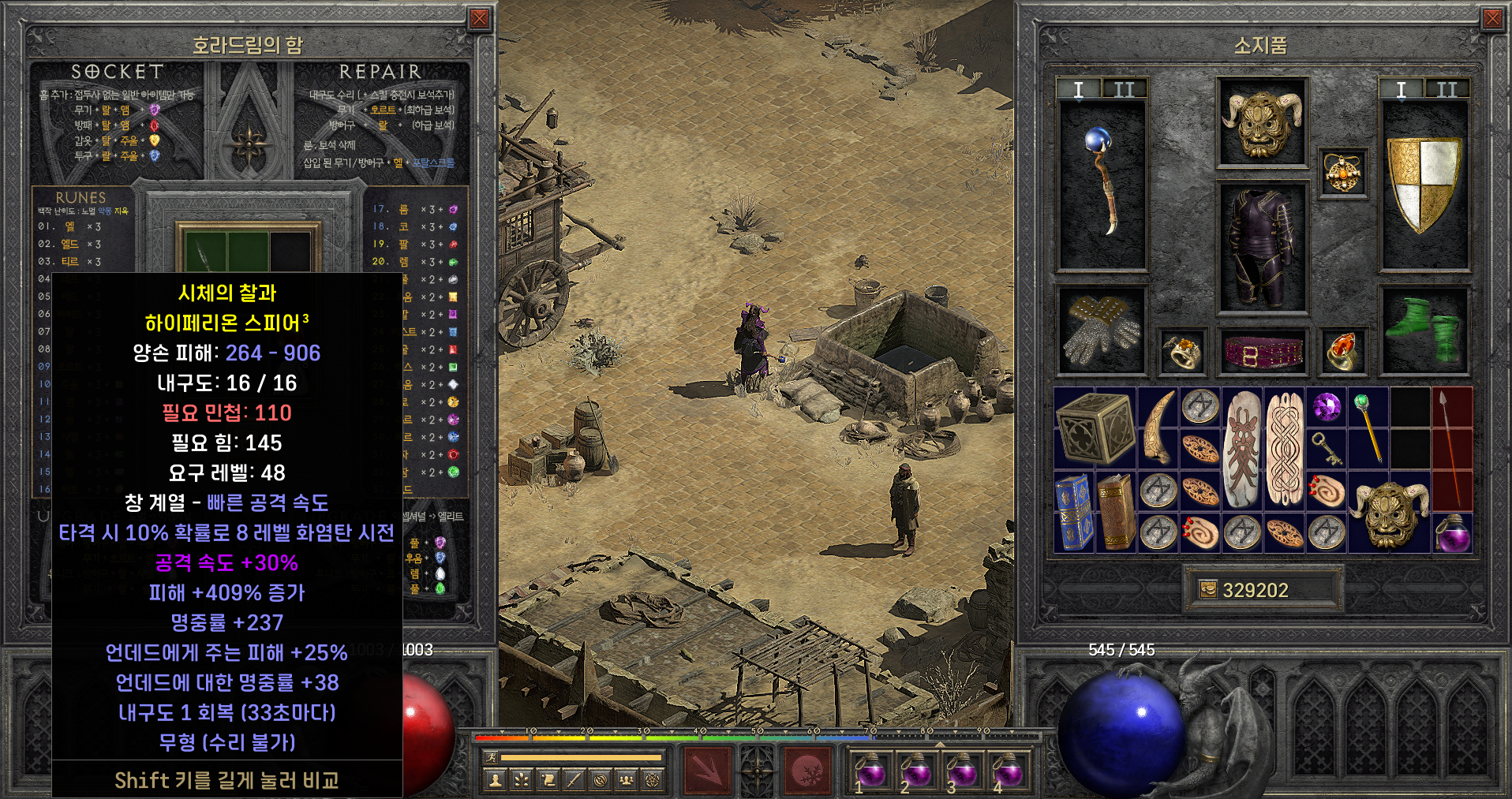Click the equipped horned mask helmet
Screen dimensions: 1512x799
pos(1262,122)
